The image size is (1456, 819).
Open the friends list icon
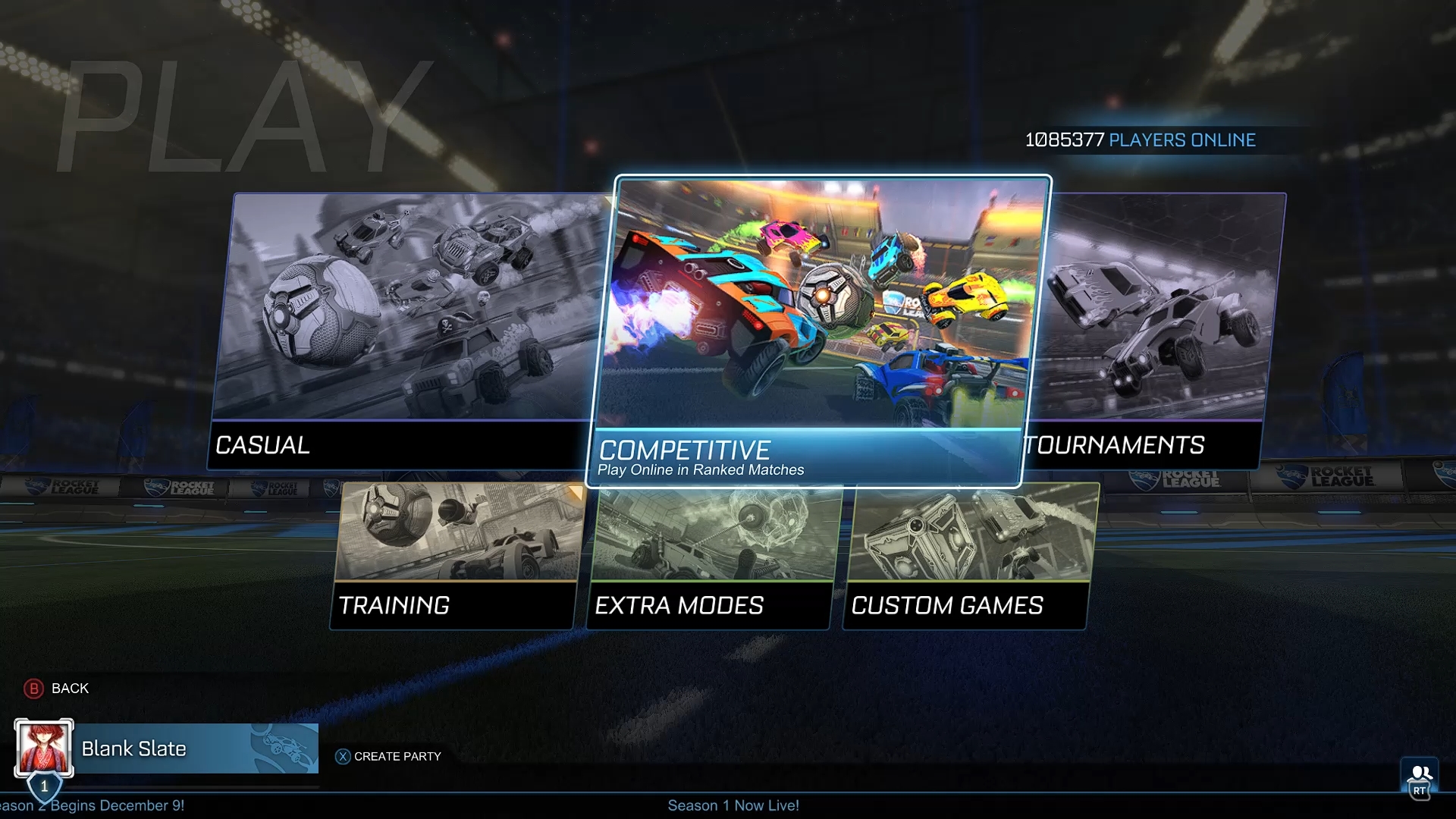(1420, 777)
